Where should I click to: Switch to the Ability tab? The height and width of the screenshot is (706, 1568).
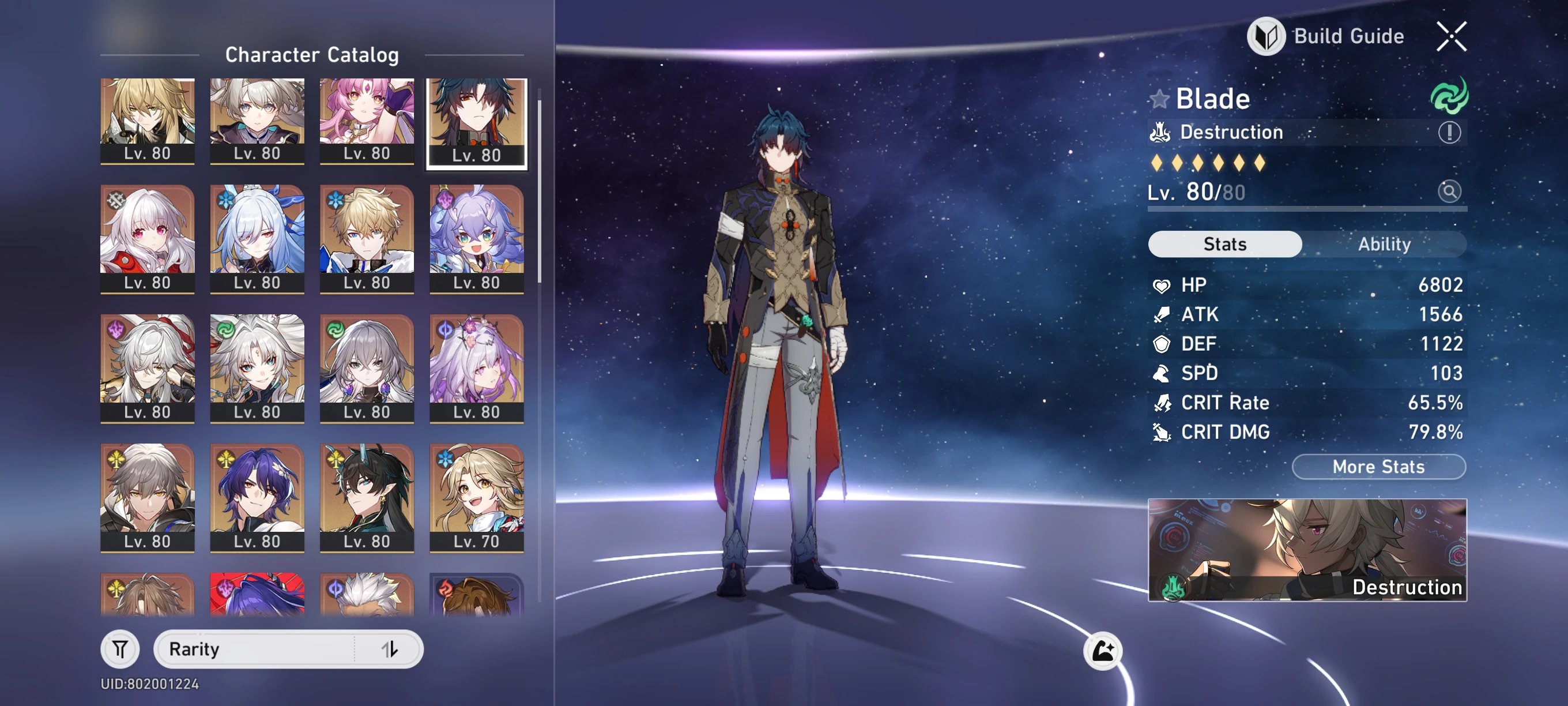pyautogui.click(x=1386, y=244)
